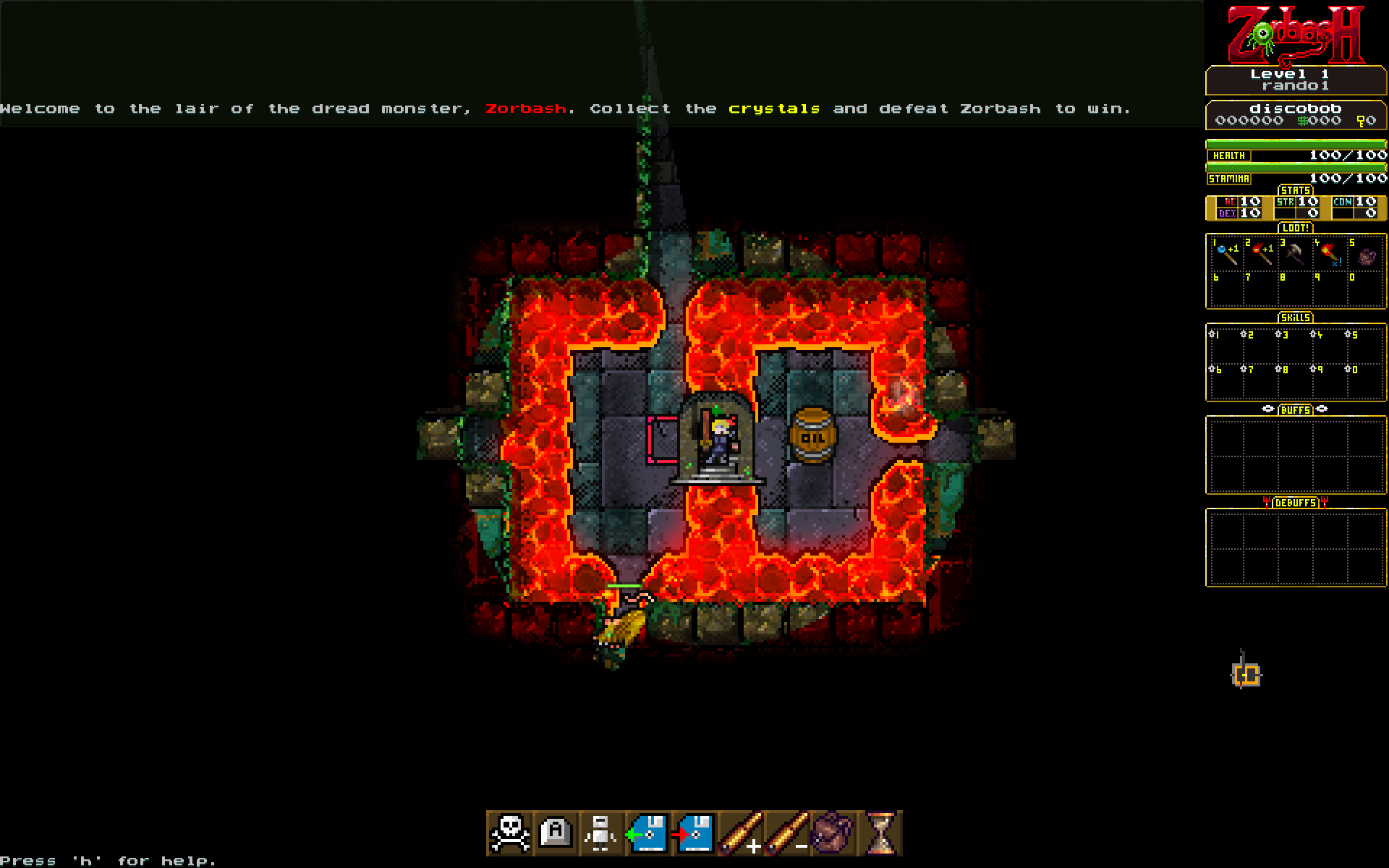
Task: Select the blue orb staff in loot slot 1
Action: (1226, 253)
